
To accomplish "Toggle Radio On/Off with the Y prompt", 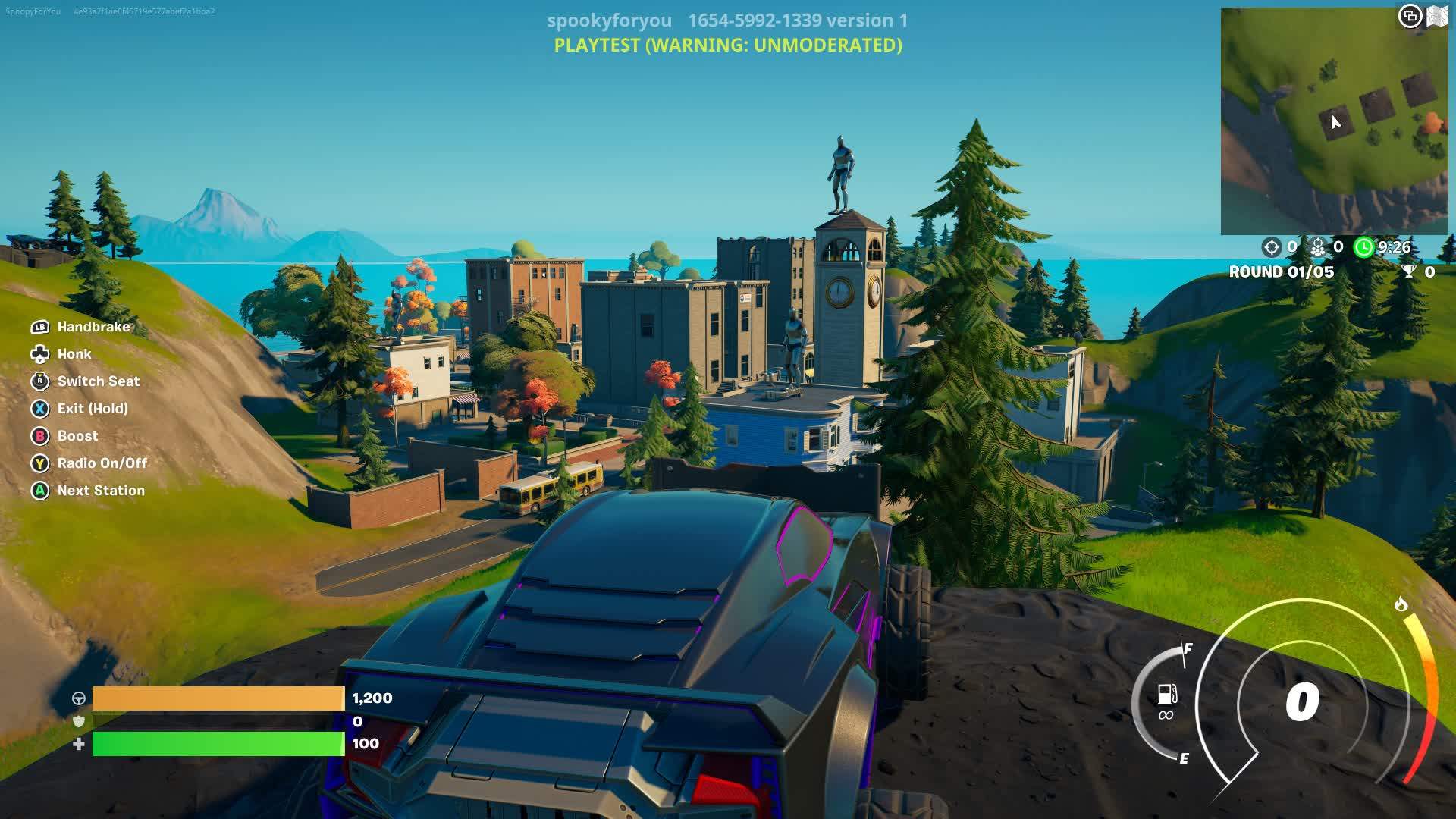I will point(39,463).
